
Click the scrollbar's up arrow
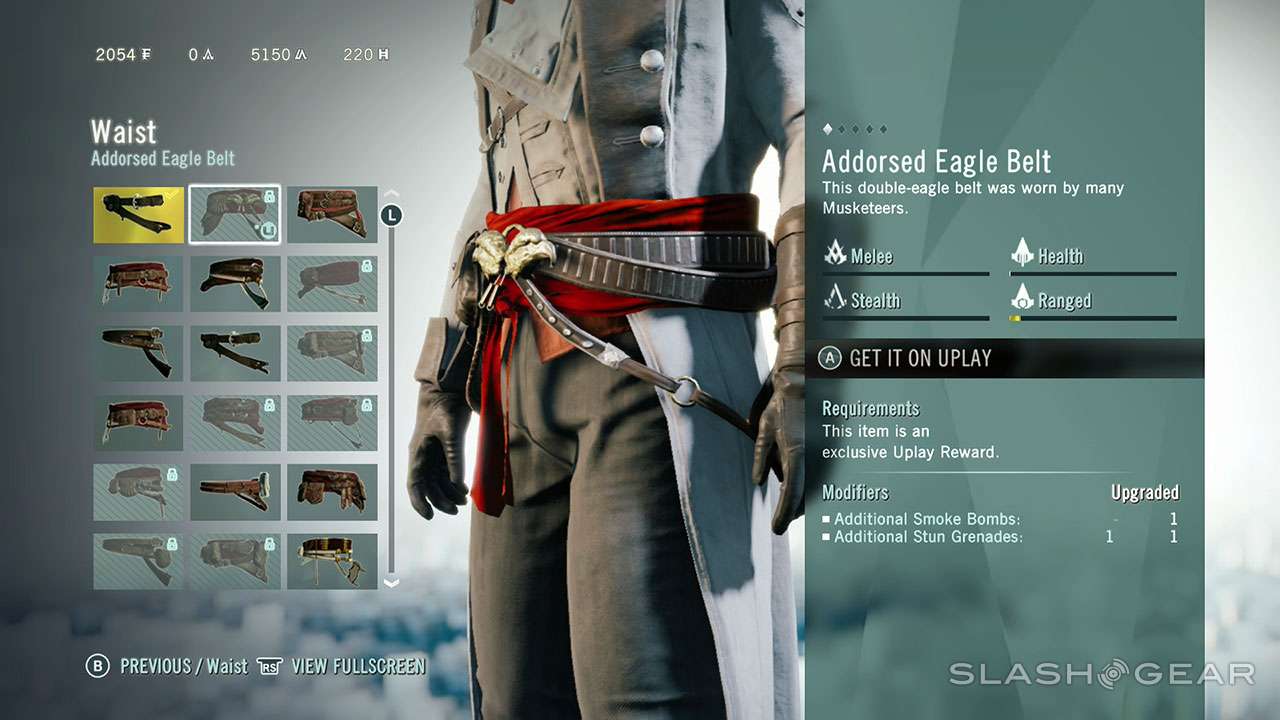(392, 194)
